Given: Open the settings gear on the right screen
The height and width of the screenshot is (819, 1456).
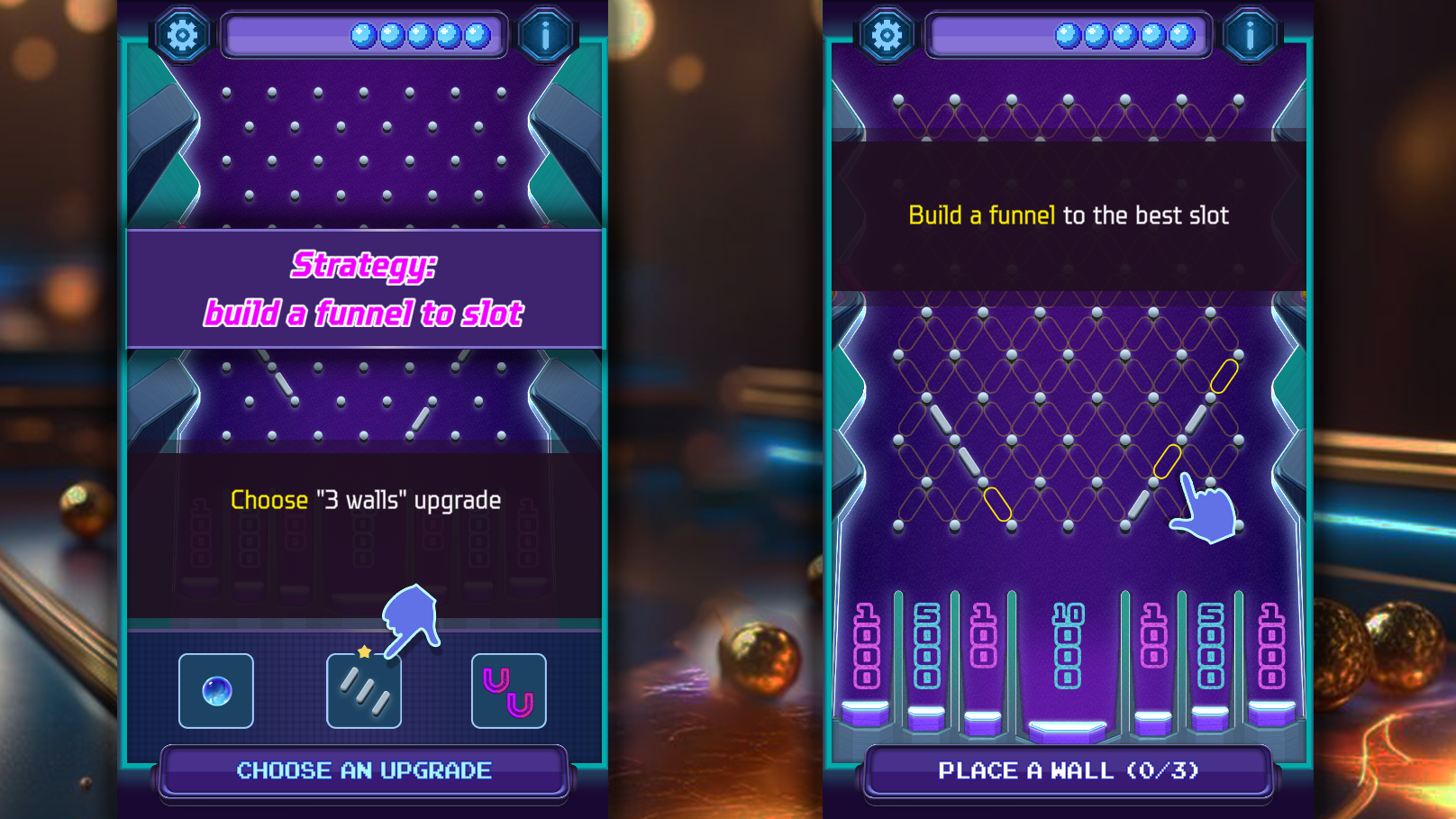Looking at the screenshot, I should [x=886, y=34].
